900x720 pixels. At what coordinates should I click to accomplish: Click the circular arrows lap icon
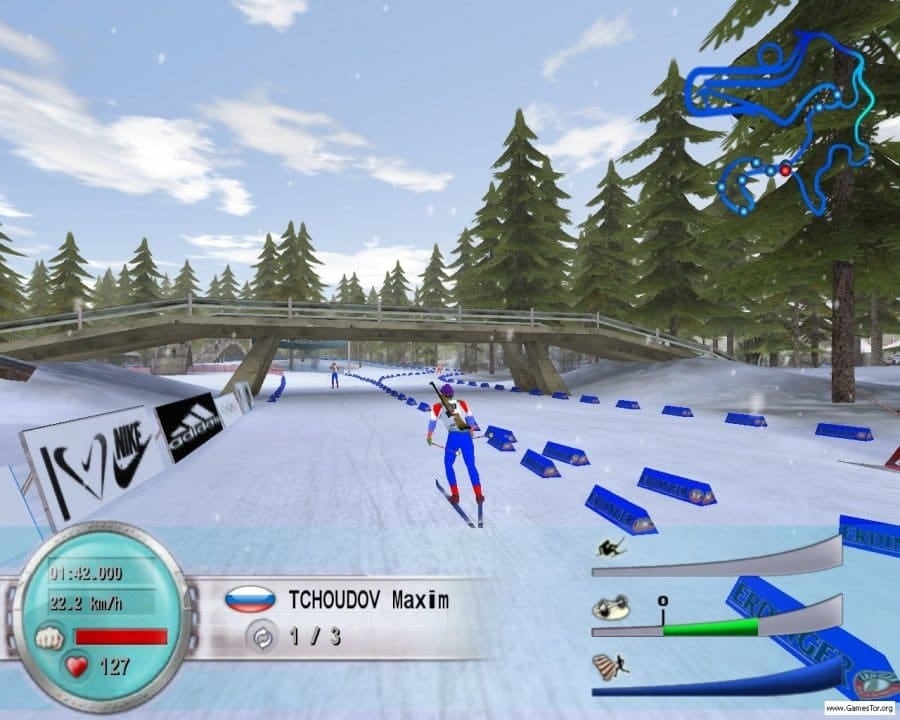[x=261, y=636]
